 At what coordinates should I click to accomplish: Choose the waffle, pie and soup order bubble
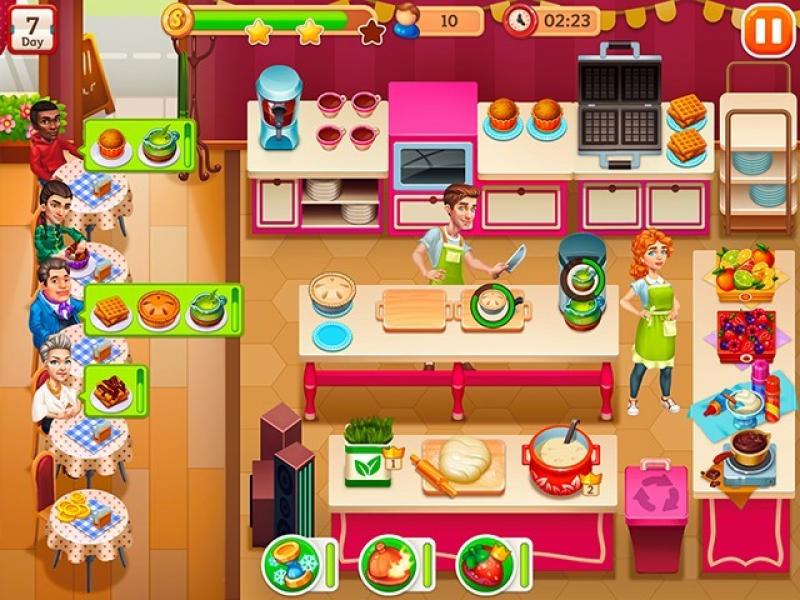pos(162,310)
